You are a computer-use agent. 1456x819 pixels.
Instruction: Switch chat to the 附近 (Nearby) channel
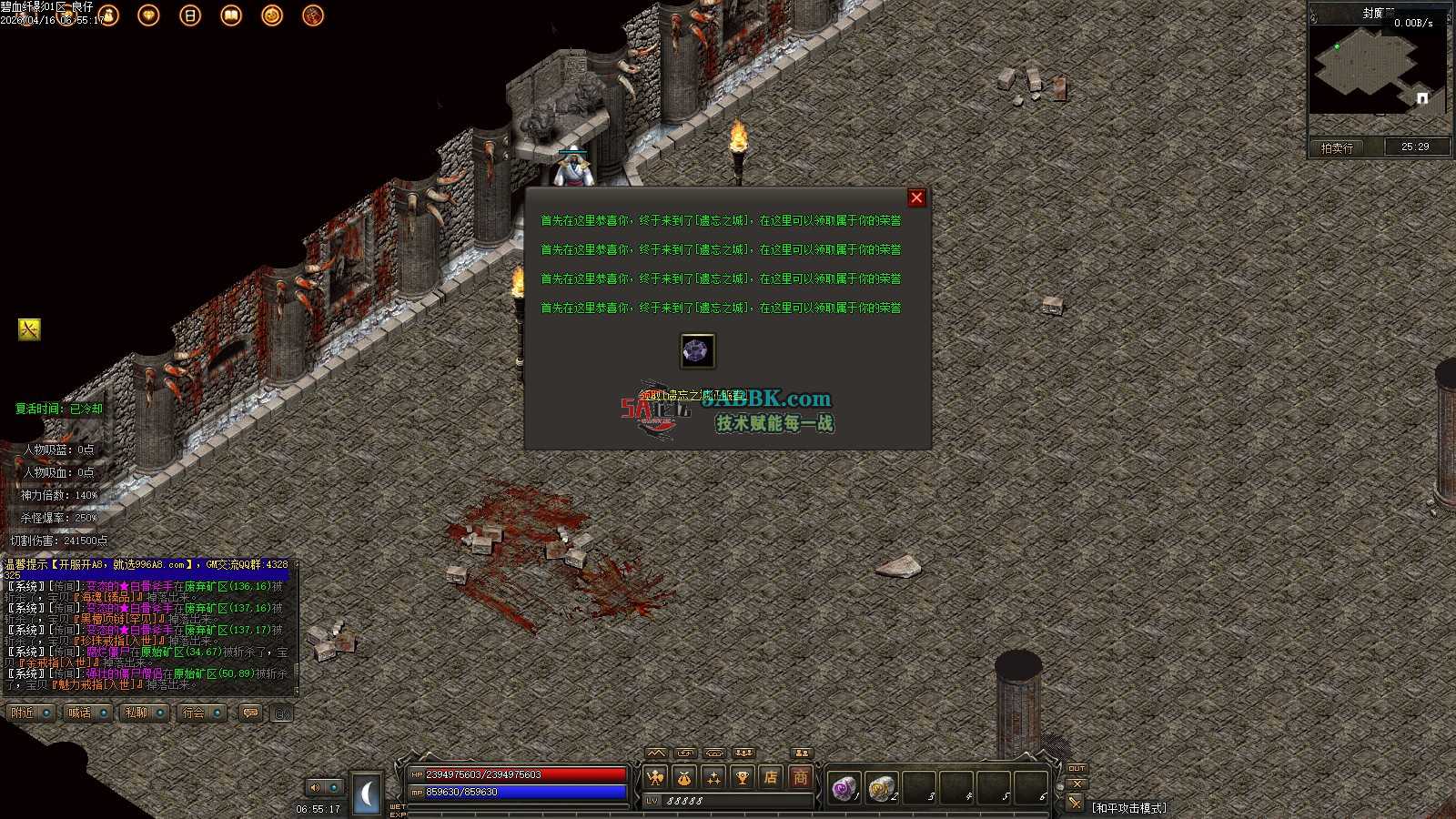23,713
